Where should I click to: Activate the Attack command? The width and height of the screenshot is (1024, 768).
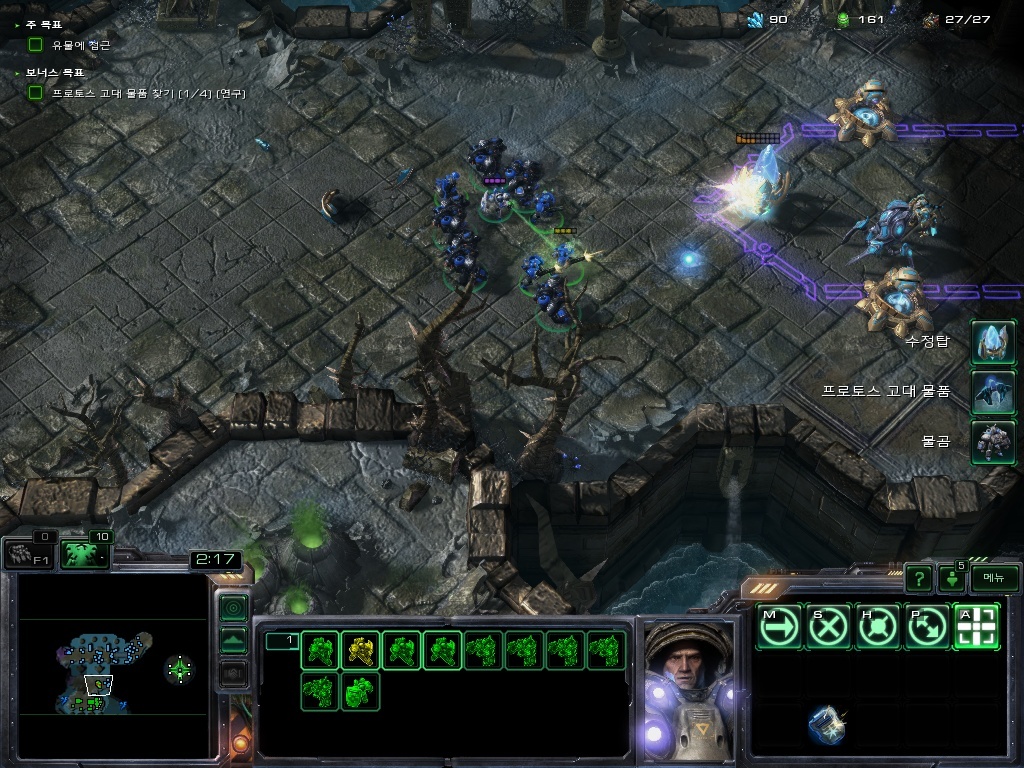coord(976,627)
